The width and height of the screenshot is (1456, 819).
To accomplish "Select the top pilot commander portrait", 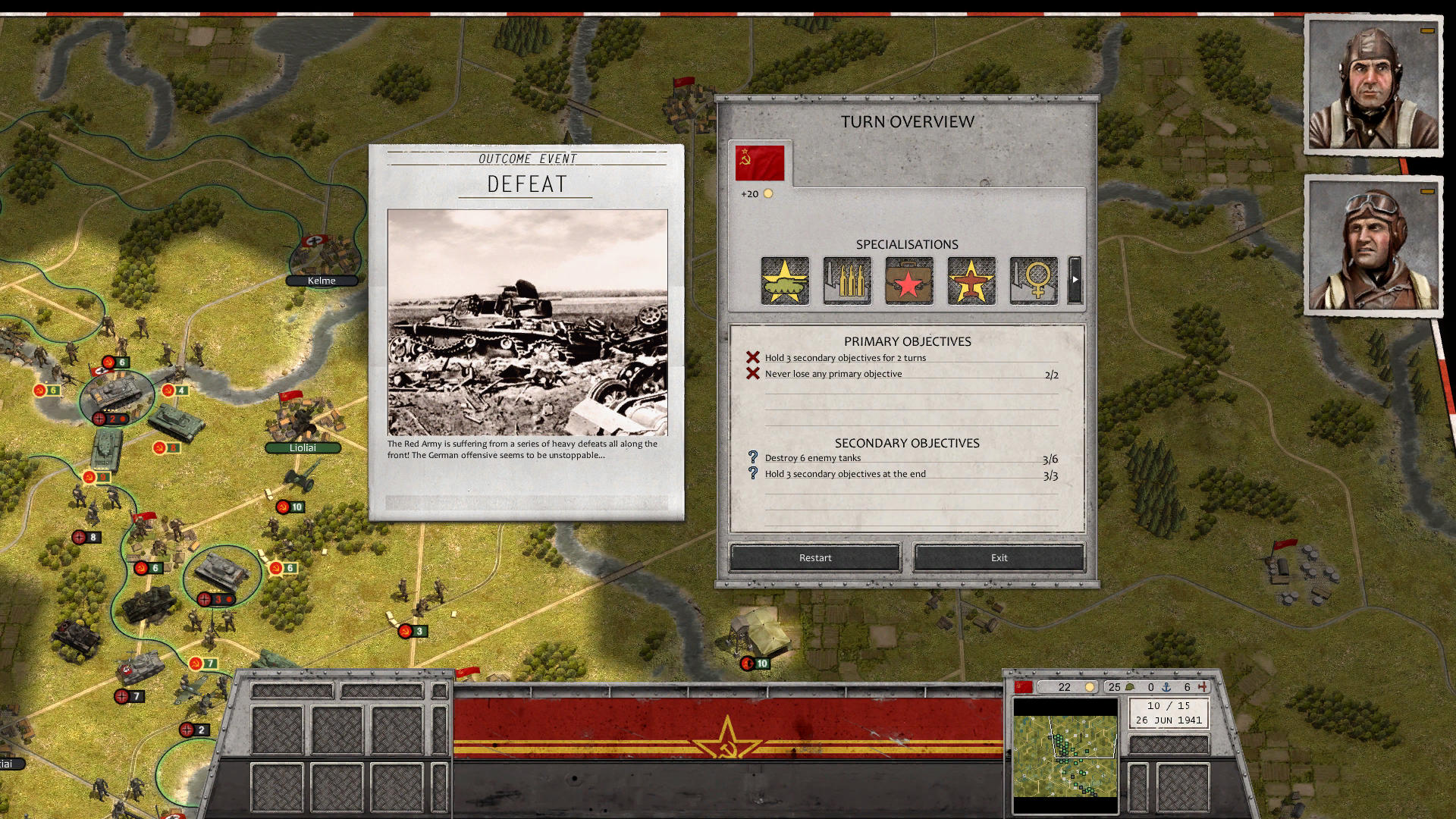I will click(1373, 86).
